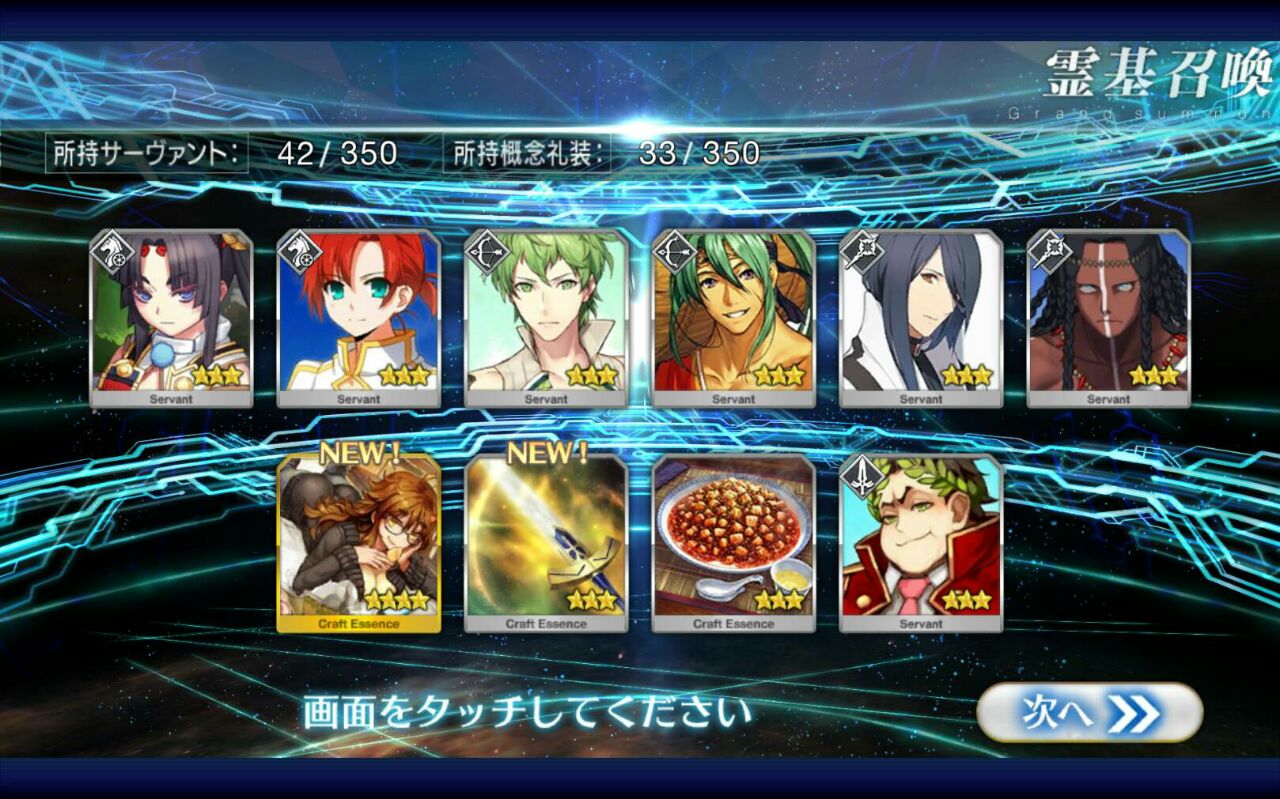Open the short green-haired Archer card

point(546,318)
